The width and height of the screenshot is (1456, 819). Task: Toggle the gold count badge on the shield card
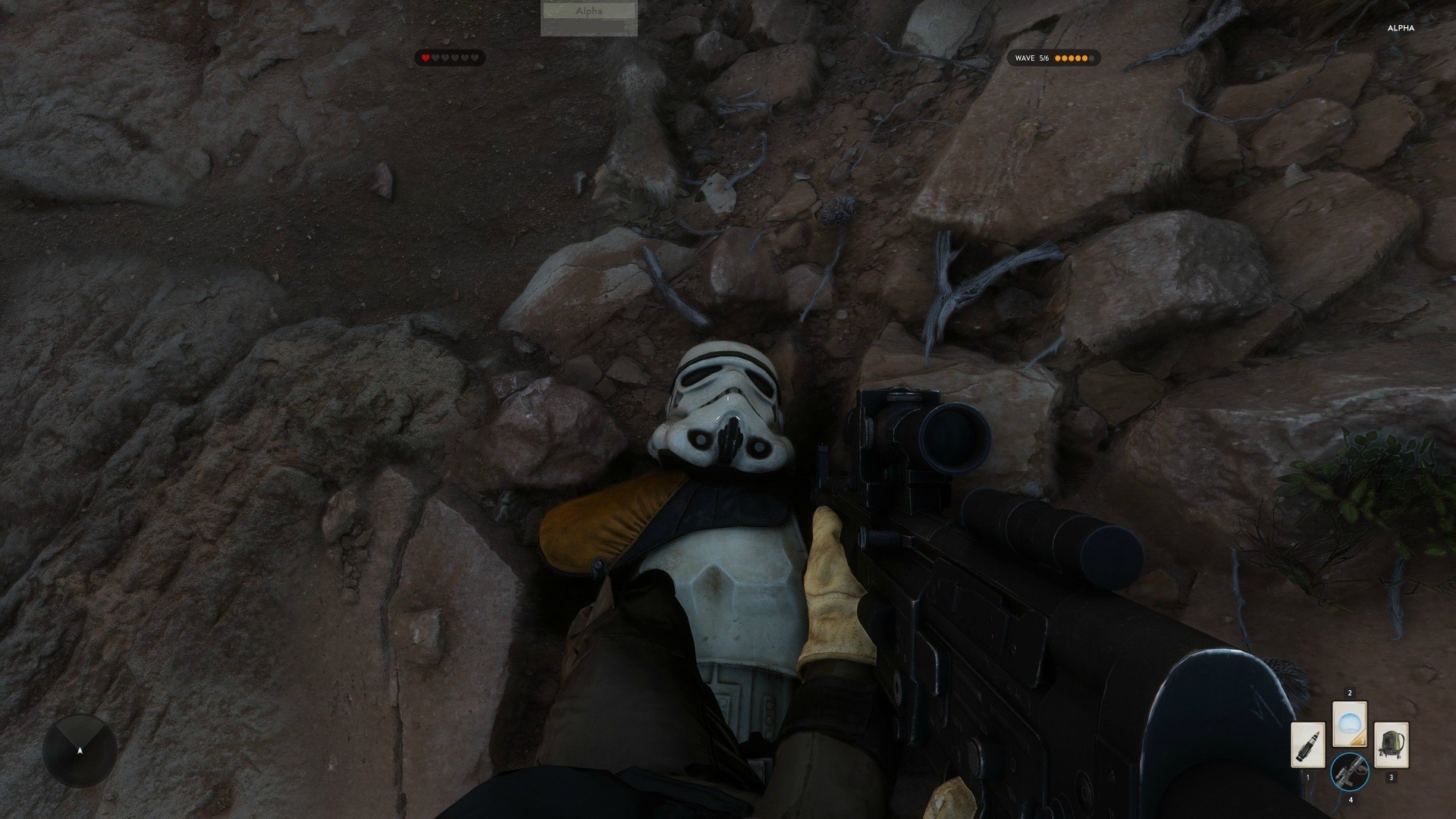point(1363,741)
